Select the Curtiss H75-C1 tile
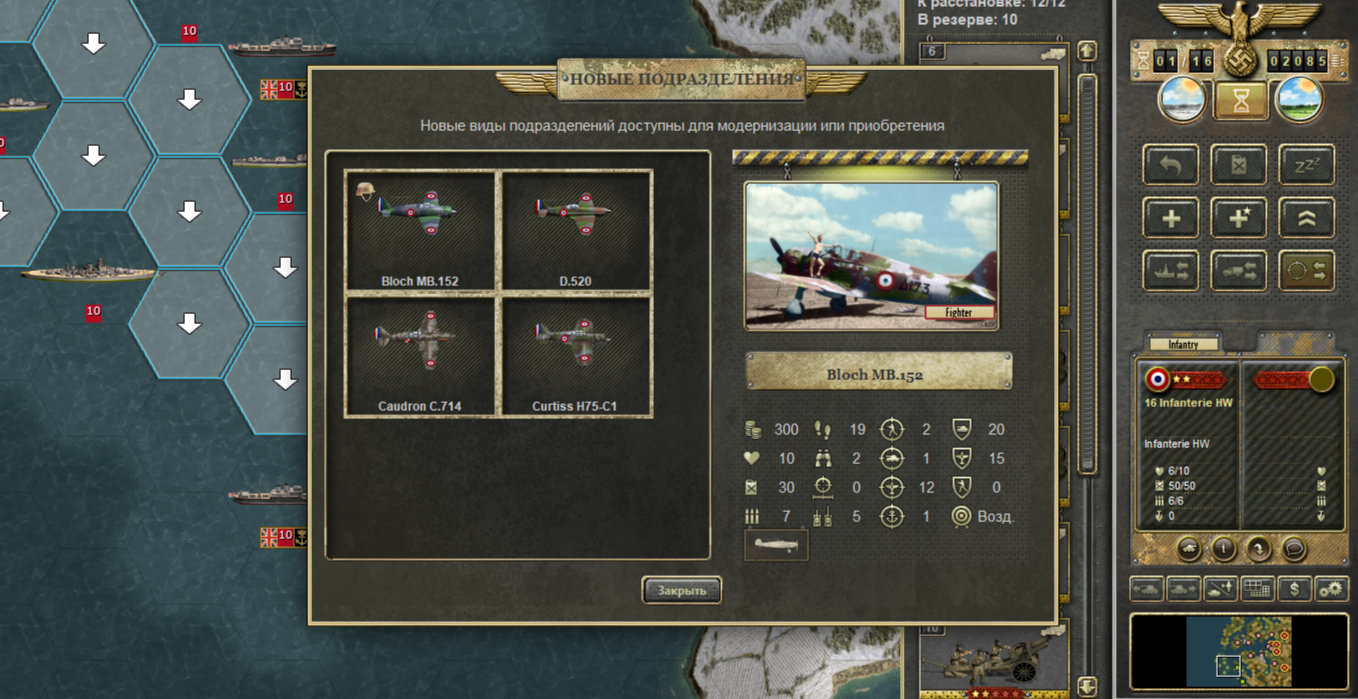The width and height of the screenshot is (1358, 699). (x=575, y=355)
